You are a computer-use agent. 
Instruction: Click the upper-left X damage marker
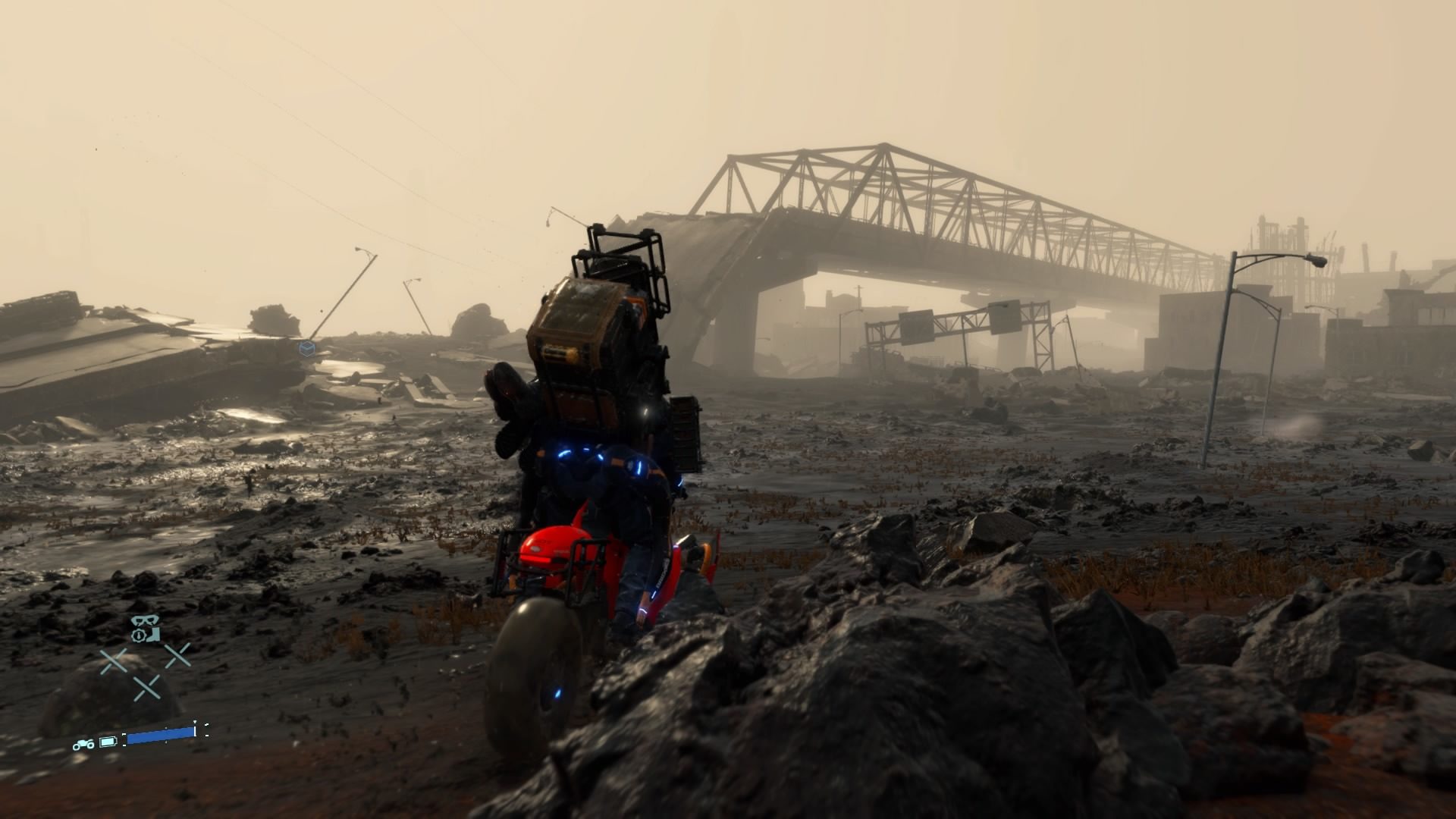click(x=114, y=659)
